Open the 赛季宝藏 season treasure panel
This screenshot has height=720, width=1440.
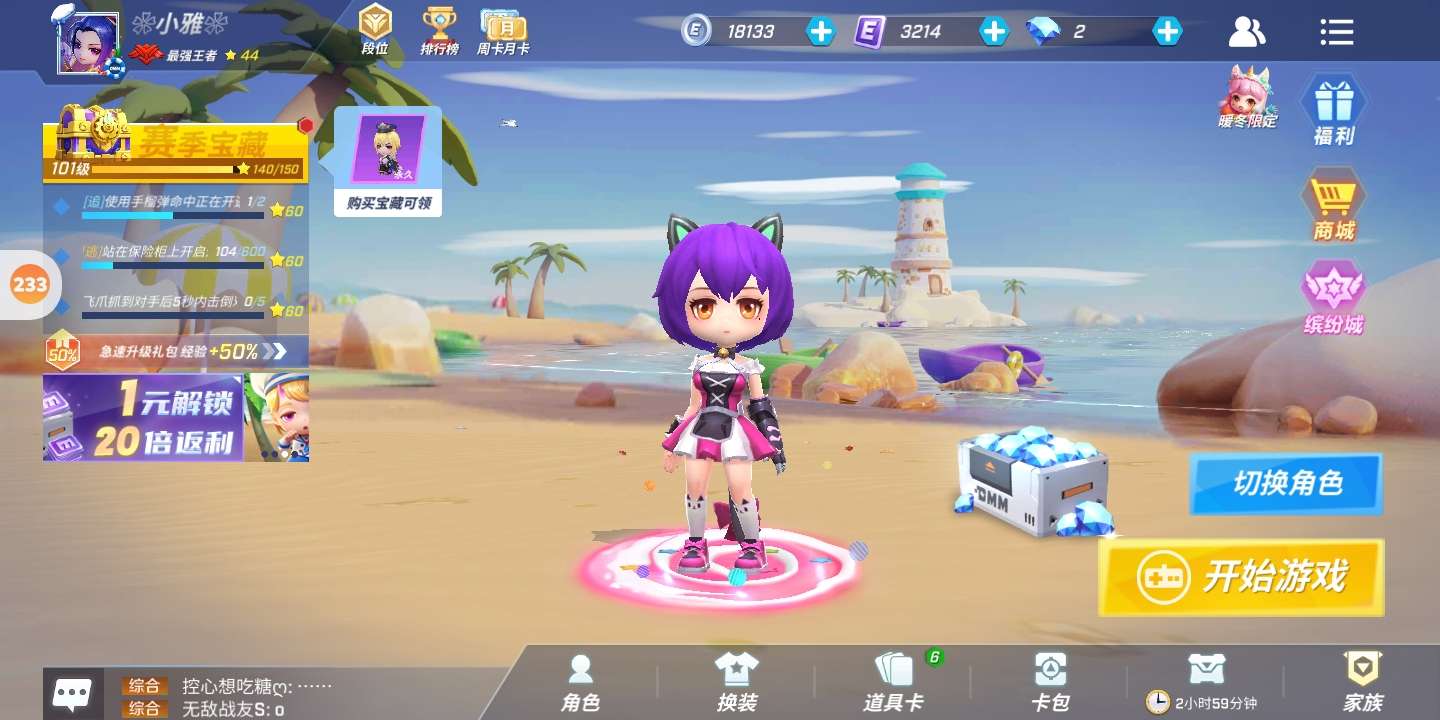(x=175, y=150)
